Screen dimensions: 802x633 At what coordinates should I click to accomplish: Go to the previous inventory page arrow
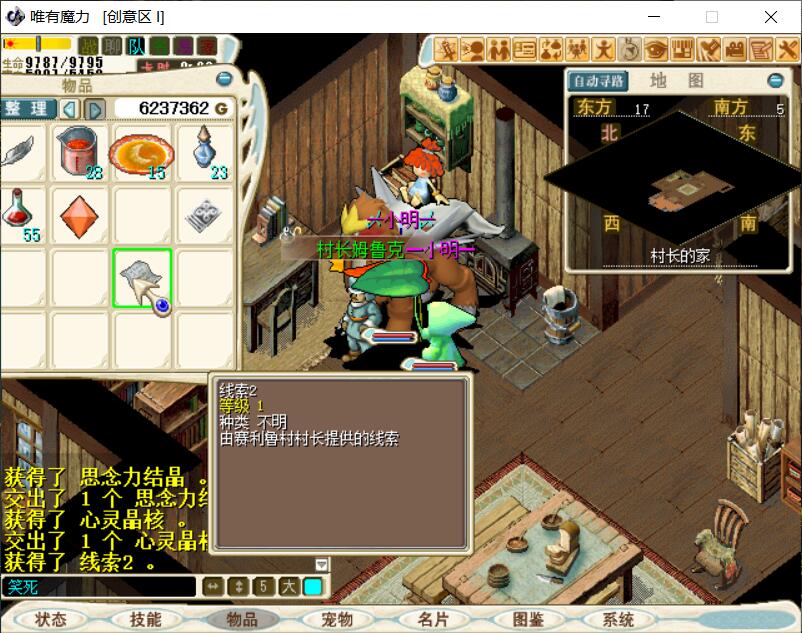click(70, 109)
